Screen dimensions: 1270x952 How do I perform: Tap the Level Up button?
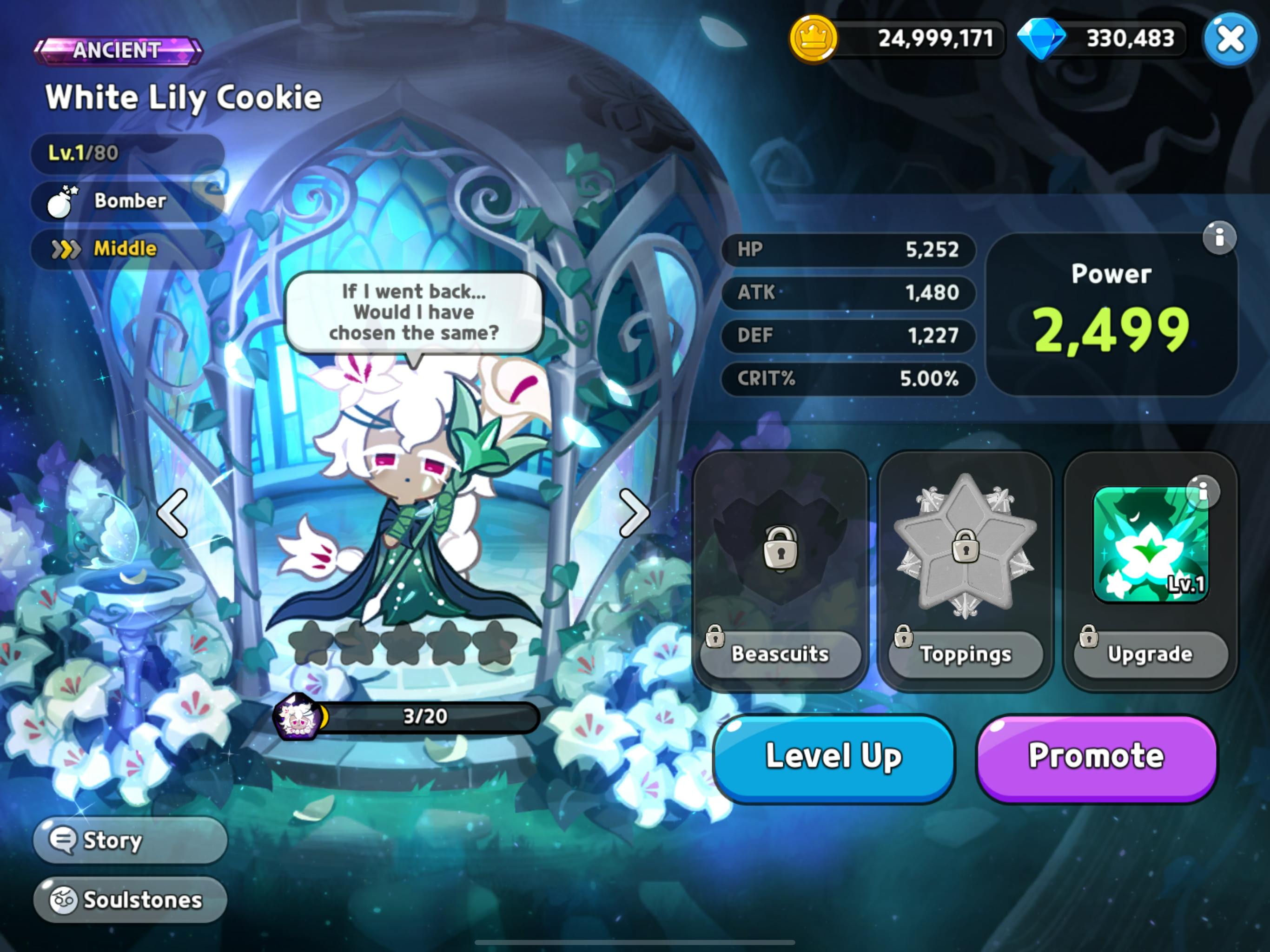click(x=833, y=757)
